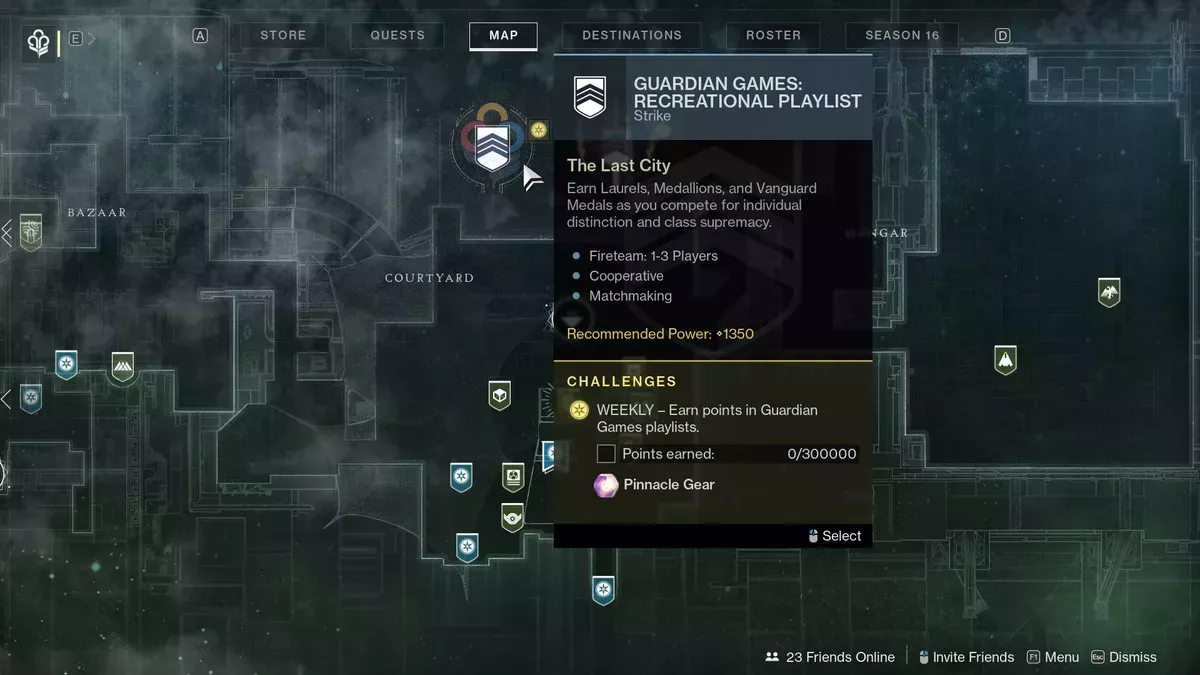This screenshot has width=1200, height=675.
Task: Show the Season 16 tab
Action: click(x=902, y=35)
